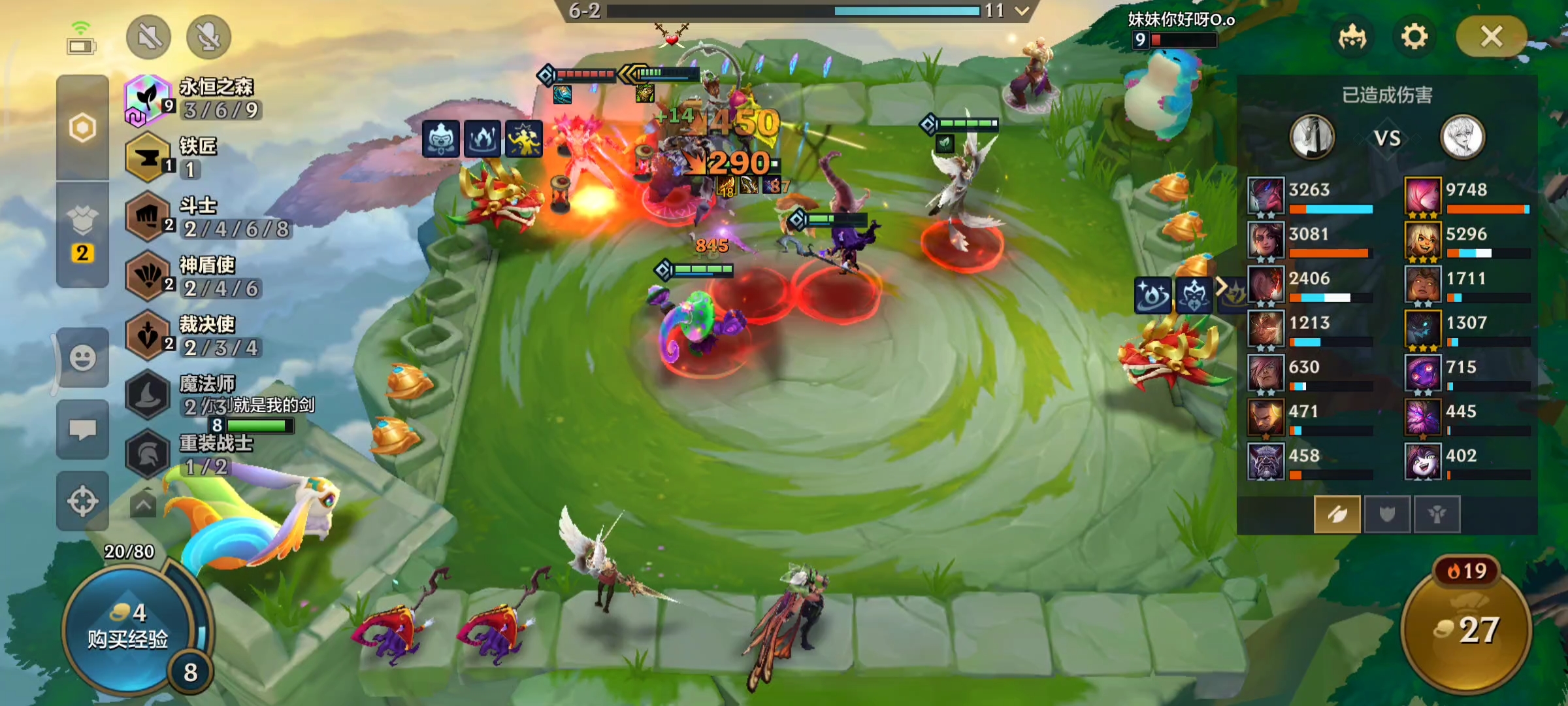
Task: Select the top 3263 damage champion row
Action: point(1310,196)
